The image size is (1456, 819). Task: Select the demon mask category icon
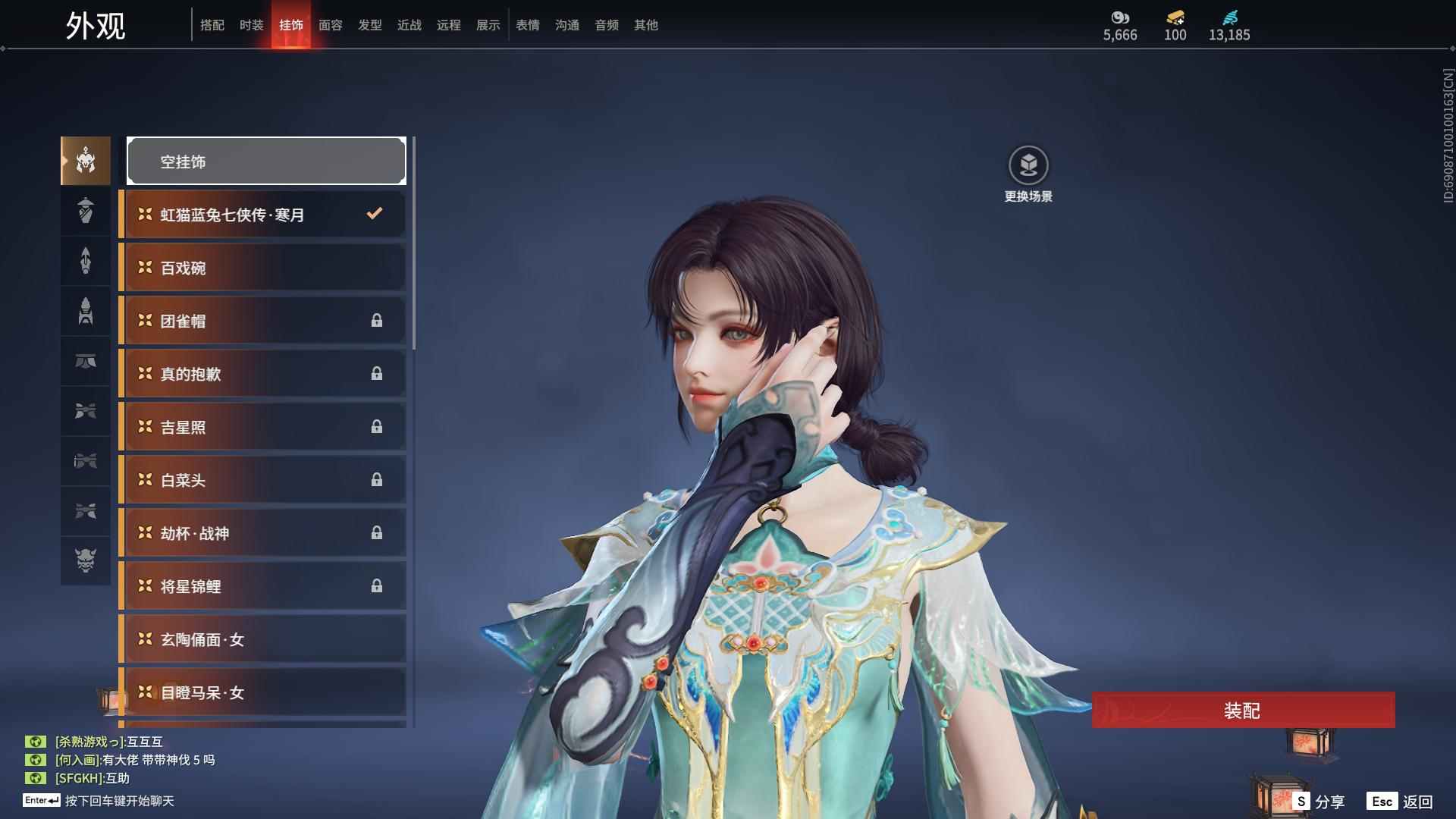coord(86,560)
